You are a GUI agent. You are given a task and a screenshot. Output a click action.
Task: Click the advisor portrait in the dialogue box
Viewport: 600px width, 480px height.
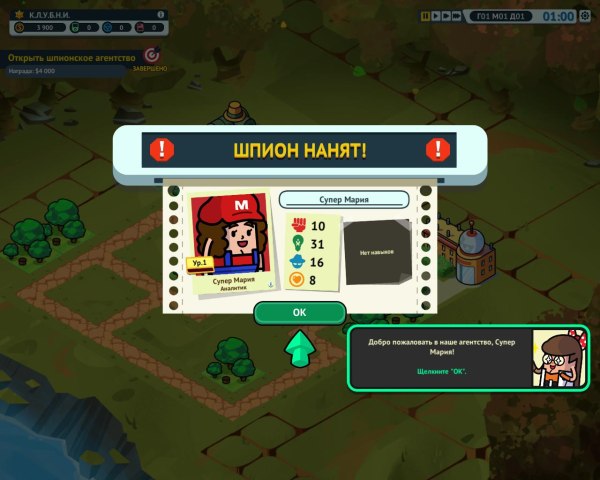[x=558, y=357]
